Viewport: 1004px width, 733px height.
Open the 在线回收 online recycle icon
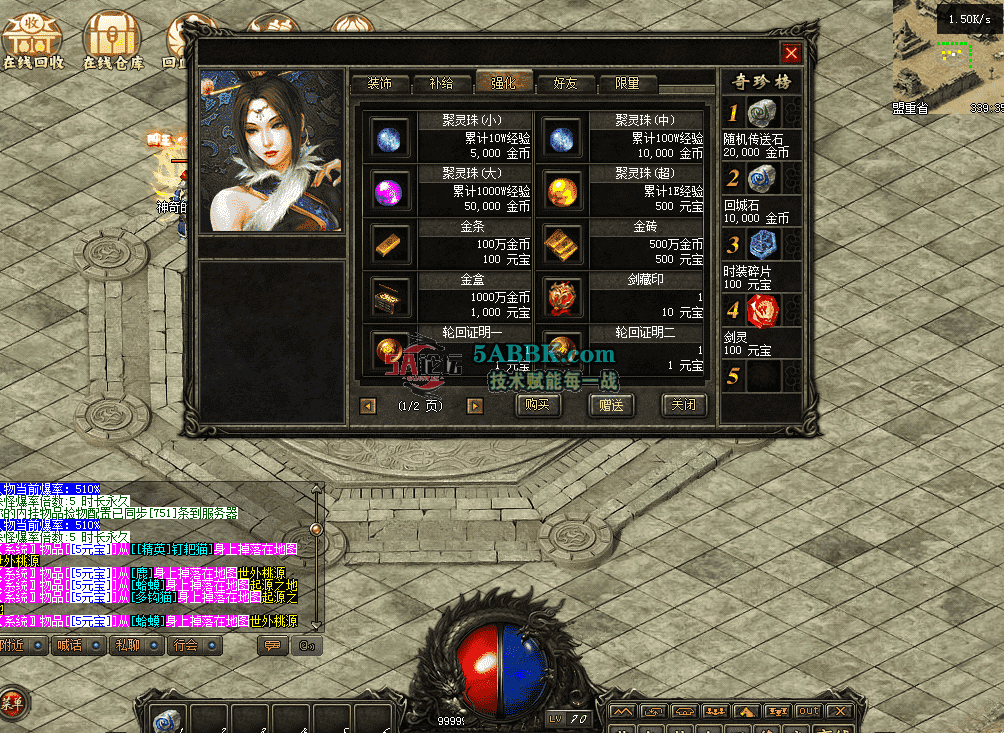pos(32,40)
